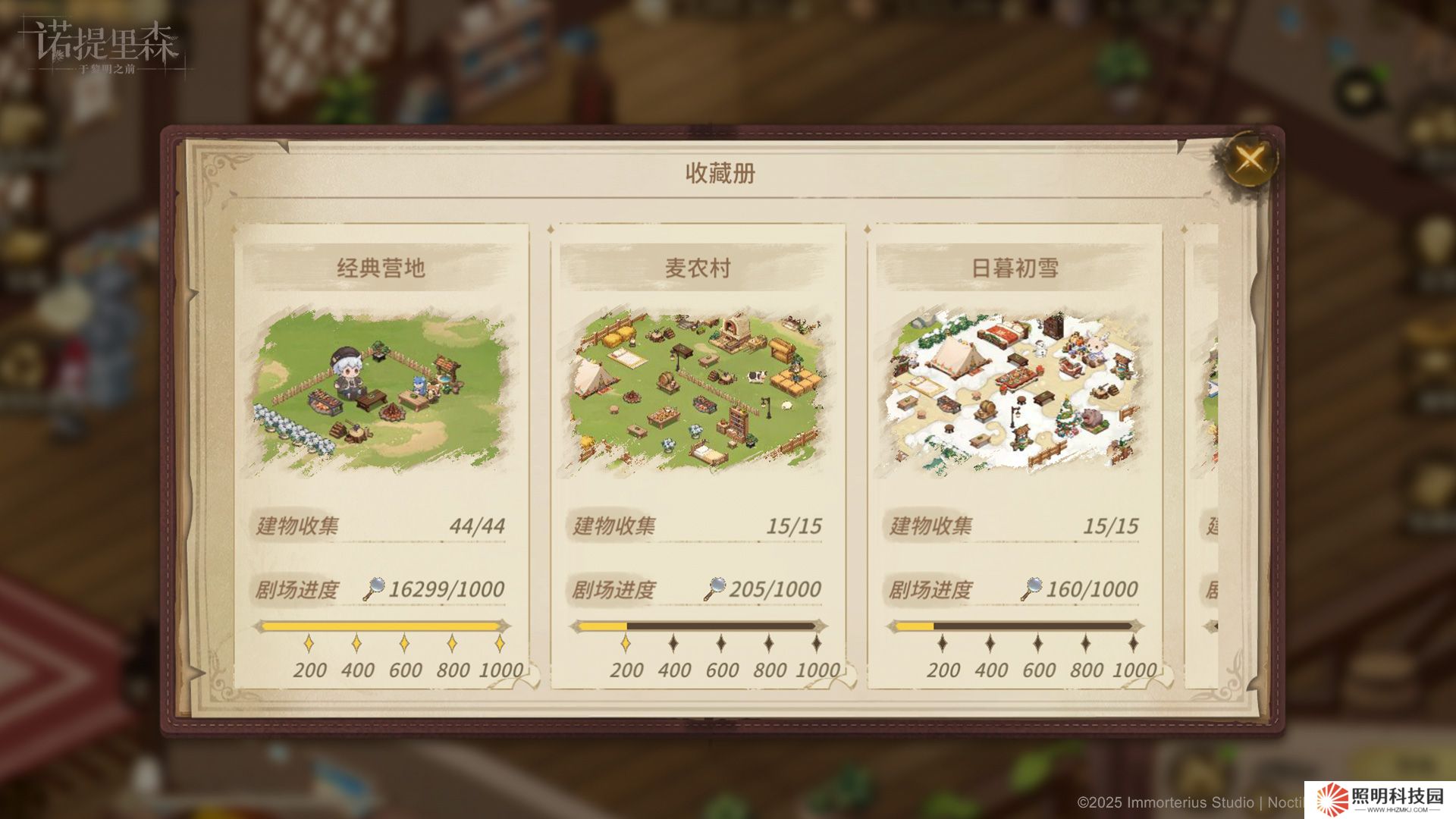Select the 经典营地 scene thumbnail
The image size is (1456, 819).
pyautogui.click(x=381, y=392)
